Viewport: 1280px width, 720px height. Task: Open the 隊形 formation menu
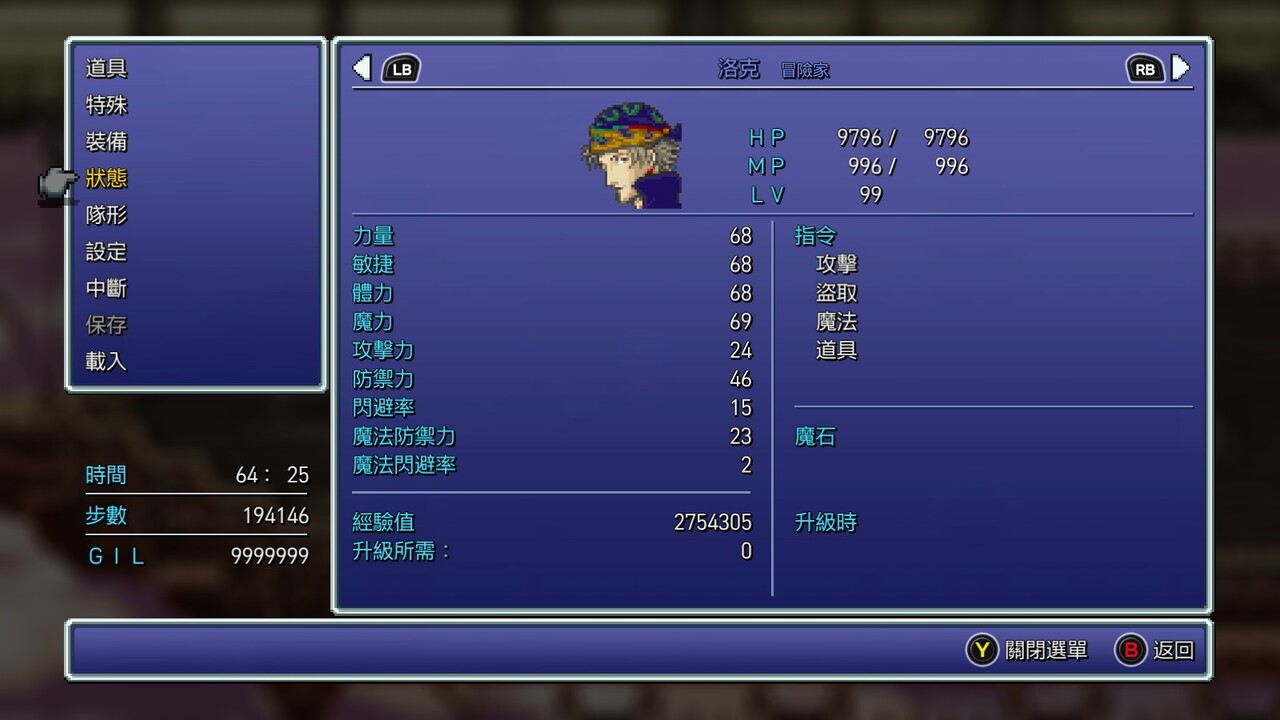(x=106, y=215)
